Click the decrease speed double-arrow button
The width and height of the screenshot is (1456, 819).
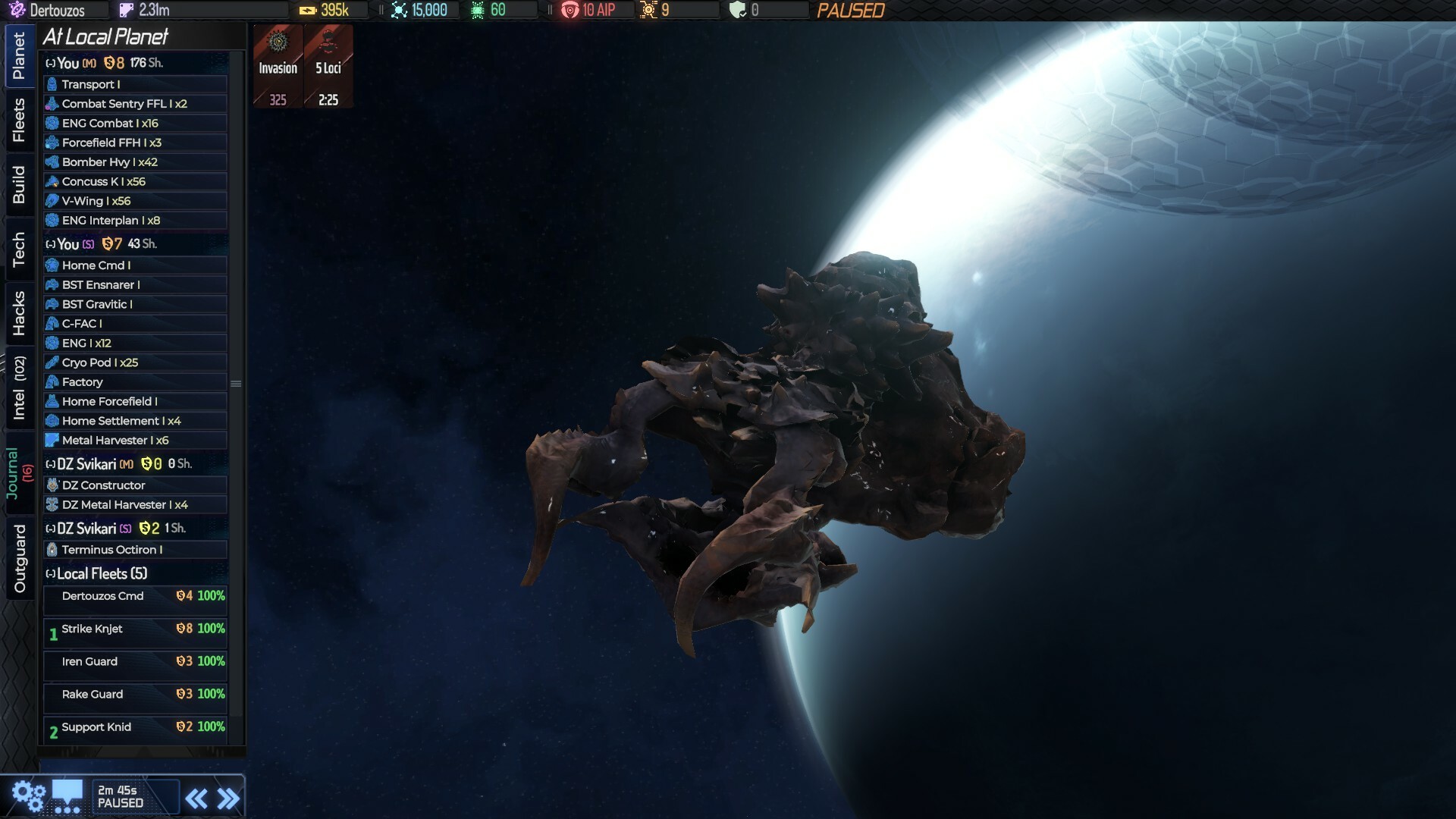click(x=196, y=797)
